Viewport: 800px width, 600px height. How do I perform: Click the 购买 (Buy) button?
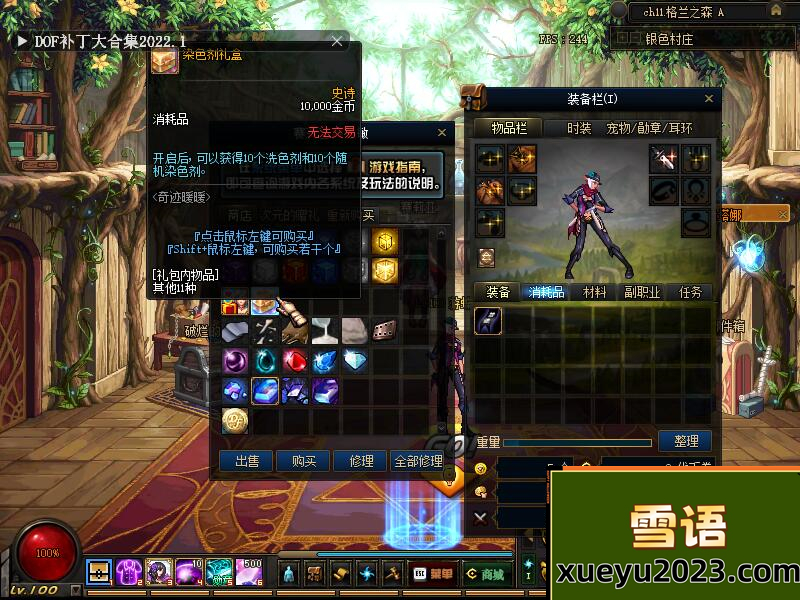304,461
